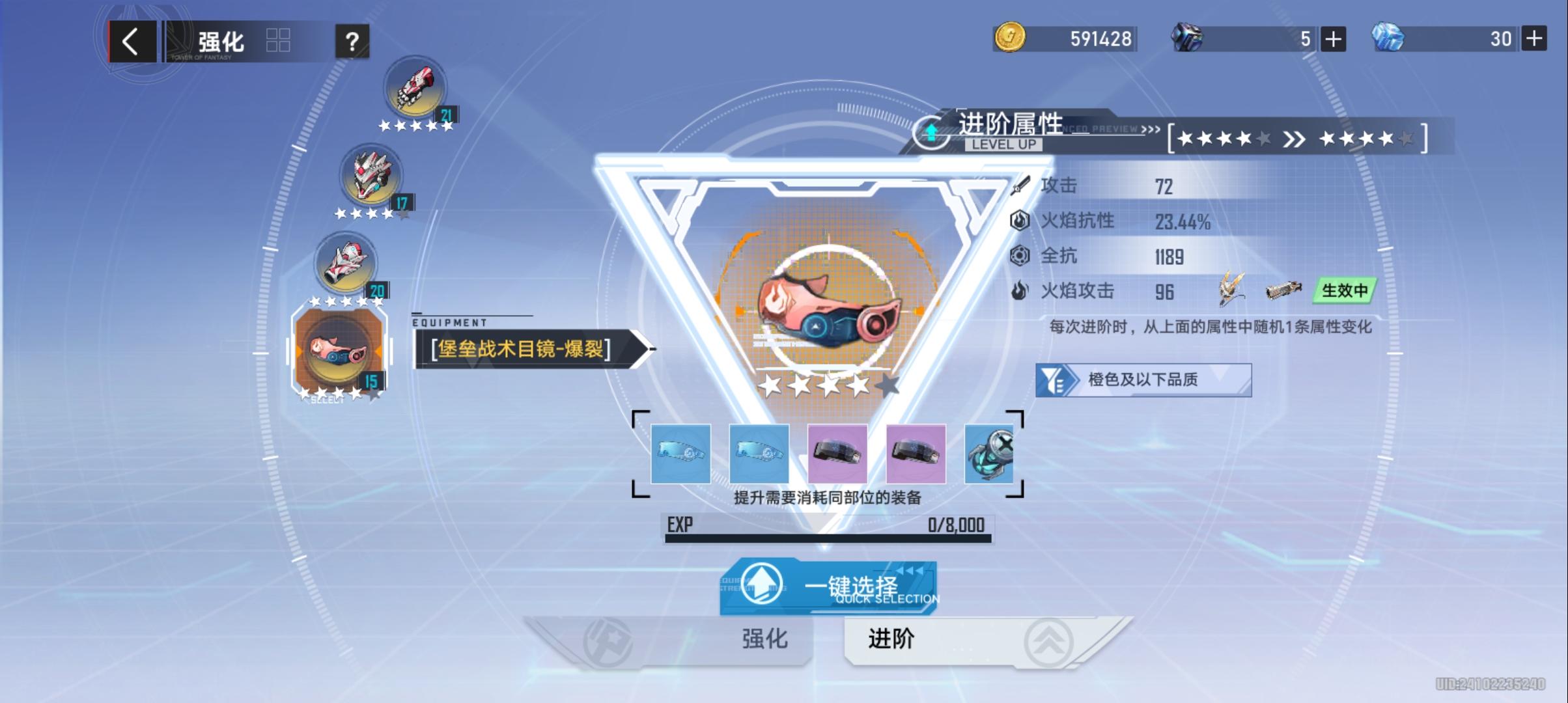Image resolution: width=1568 pixels, height=703 pixels.
Task: Toggle selection of the first blue fodder eyepiece
Action: pyautogui.click(x=682, y=452)
